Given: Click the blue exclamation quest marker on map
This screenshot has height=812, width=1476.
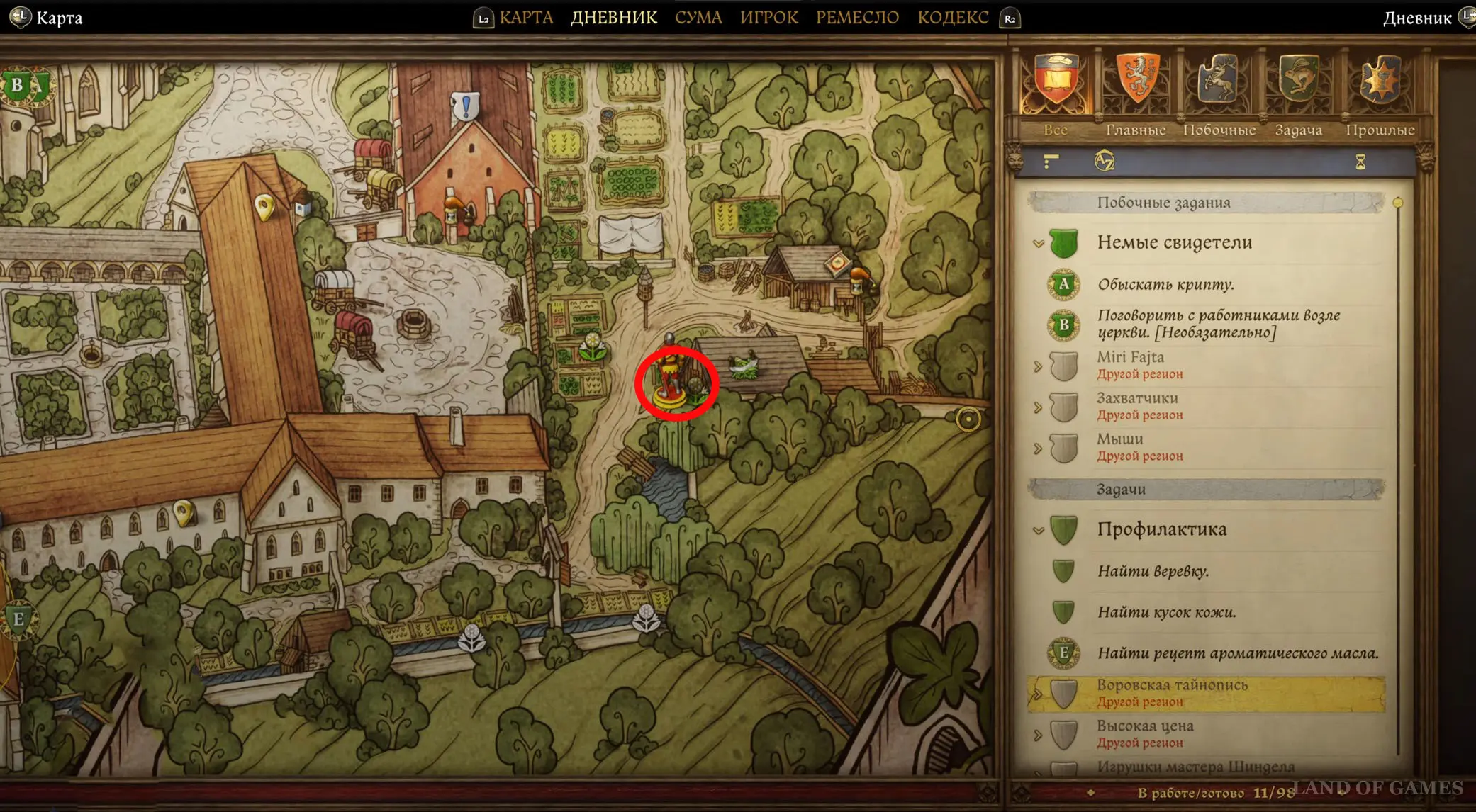Looking at the screenshot, I should (466, 107).
